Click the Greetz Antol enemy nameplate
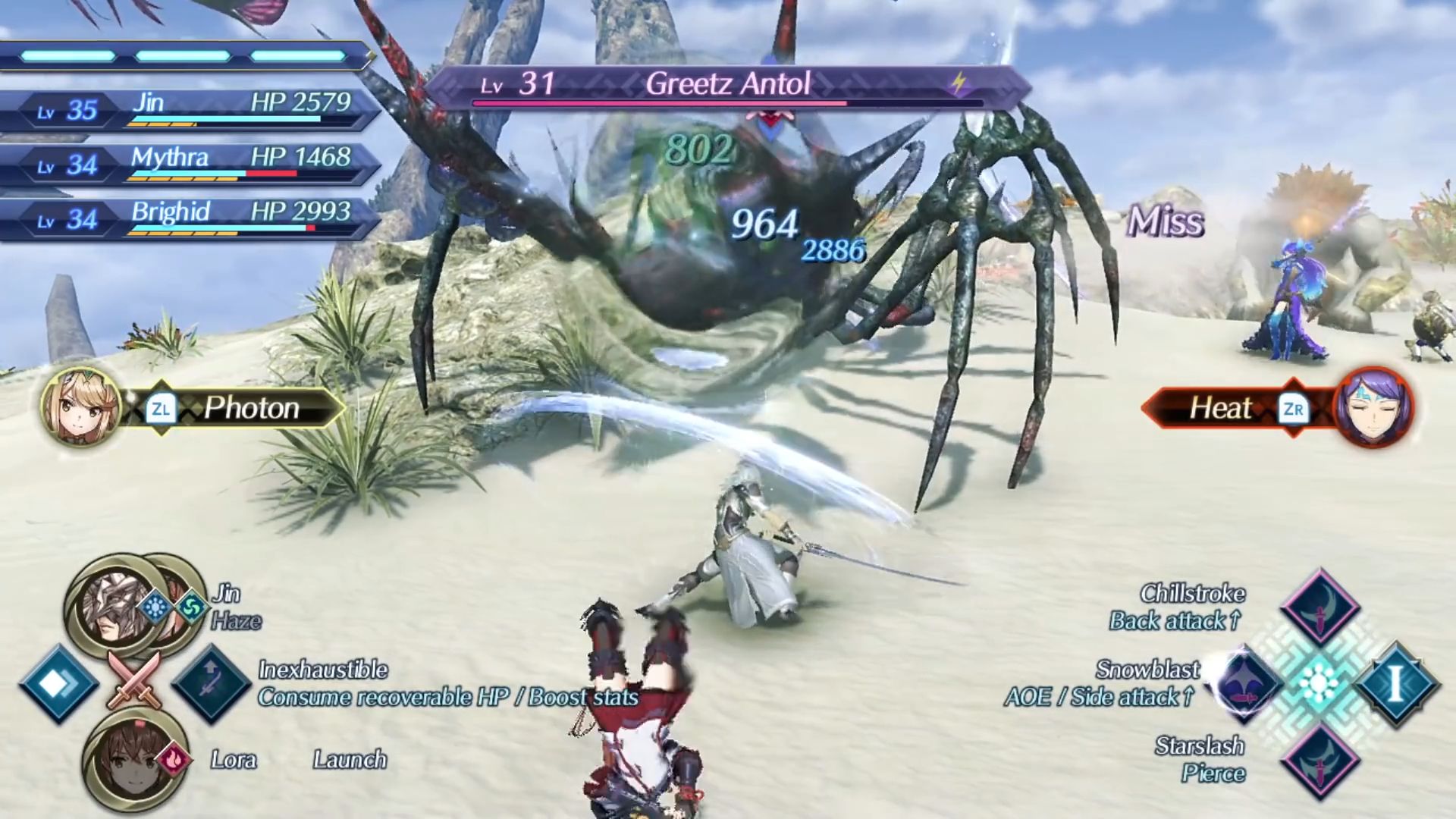The image size is (1456, 819). coord(726,85)
